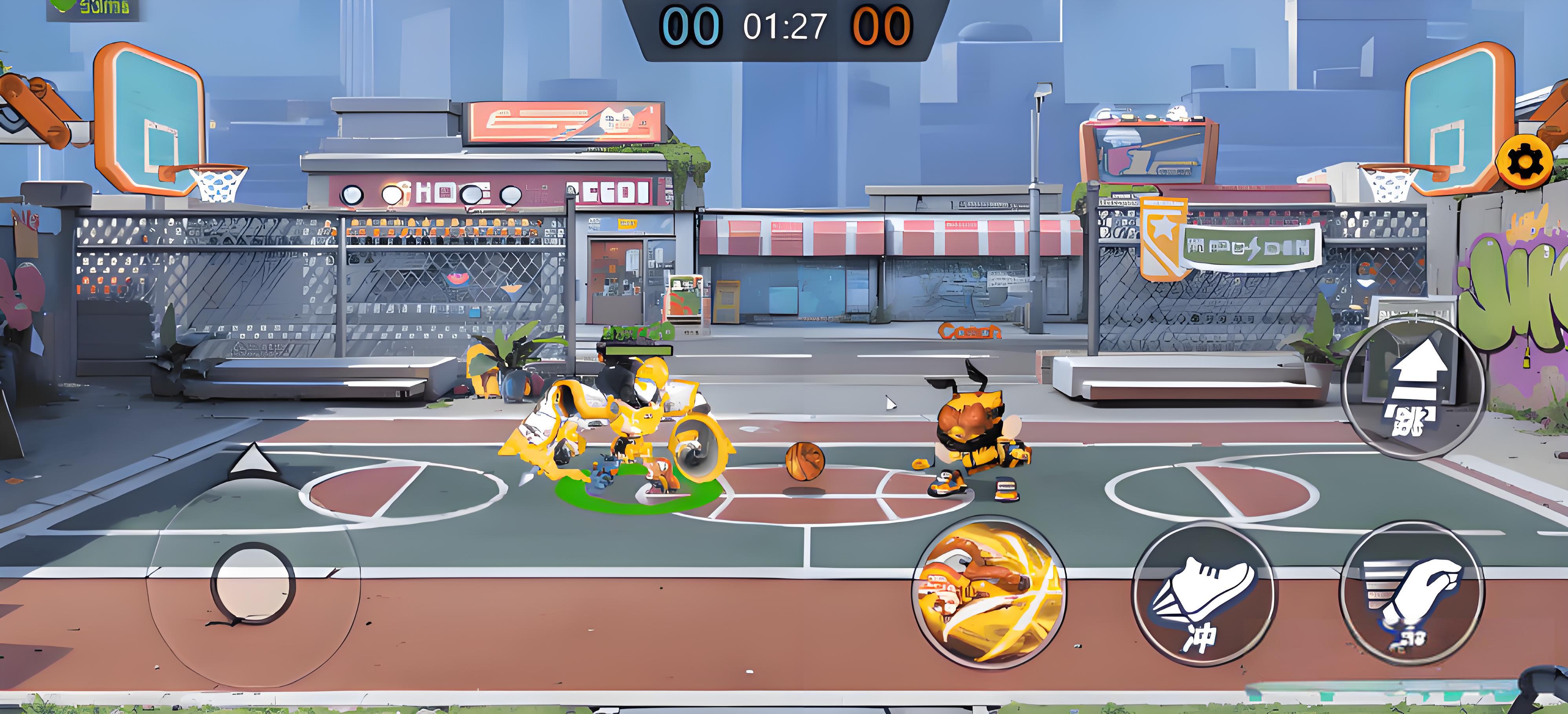This screenshot has height=714, width=1568.
Task: Tap the jump button with up arrow
Action: [x=1413, y=387]
